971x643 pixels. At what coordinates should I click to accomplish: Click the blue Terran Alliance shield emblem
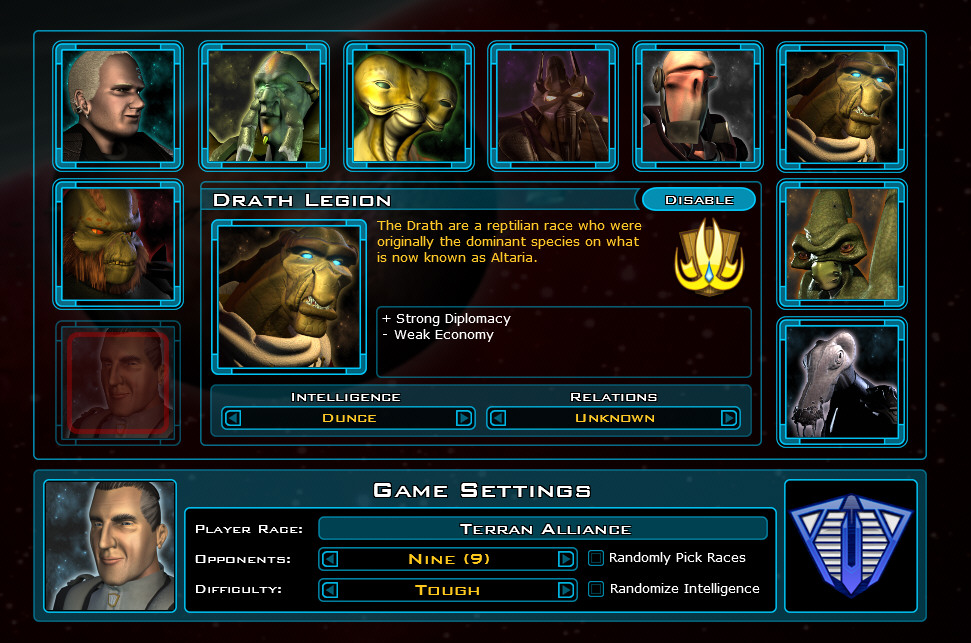pos(850,546)
